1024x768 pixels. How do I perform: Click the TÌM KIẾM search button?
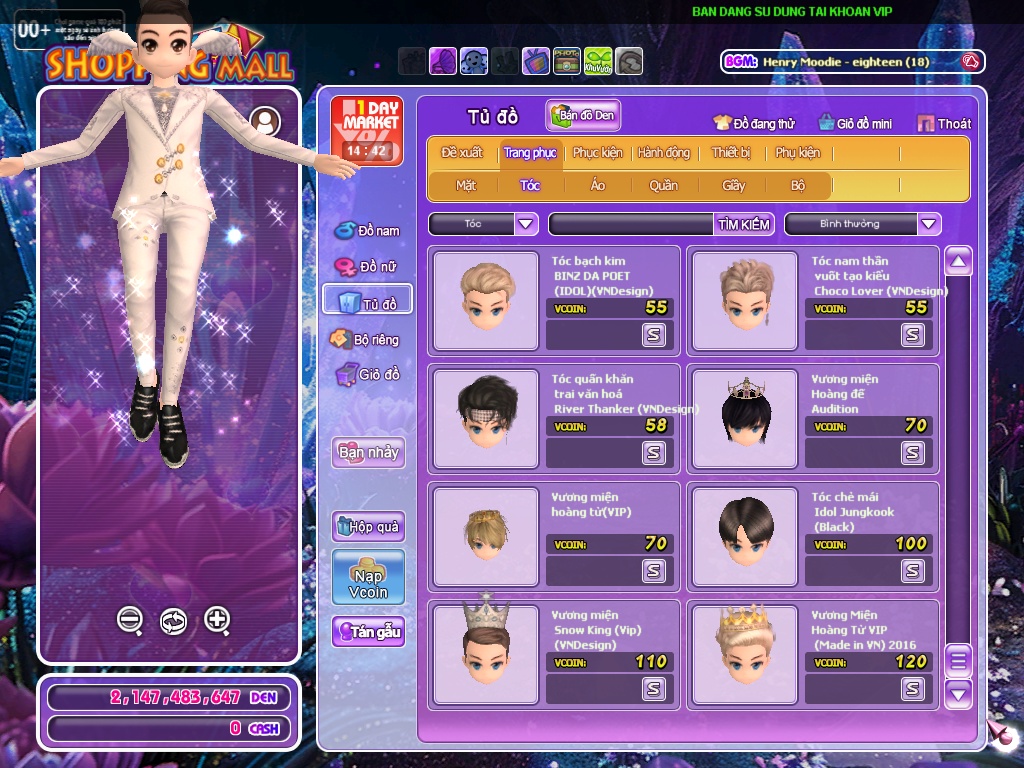click(x=744, y=224)
